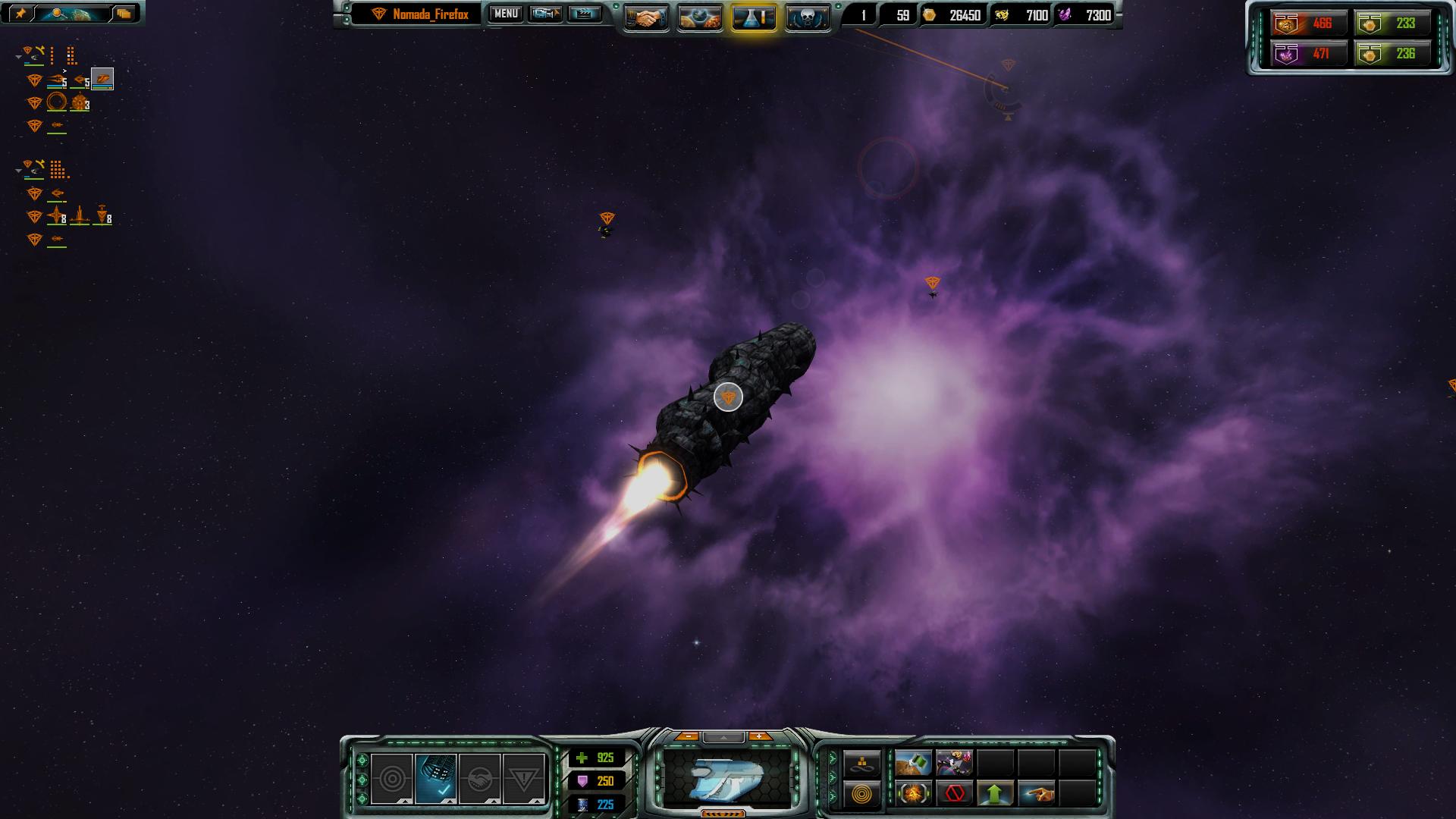Pin the empire tree with the pushpin
1456x819 pixels.
point(20,14)
